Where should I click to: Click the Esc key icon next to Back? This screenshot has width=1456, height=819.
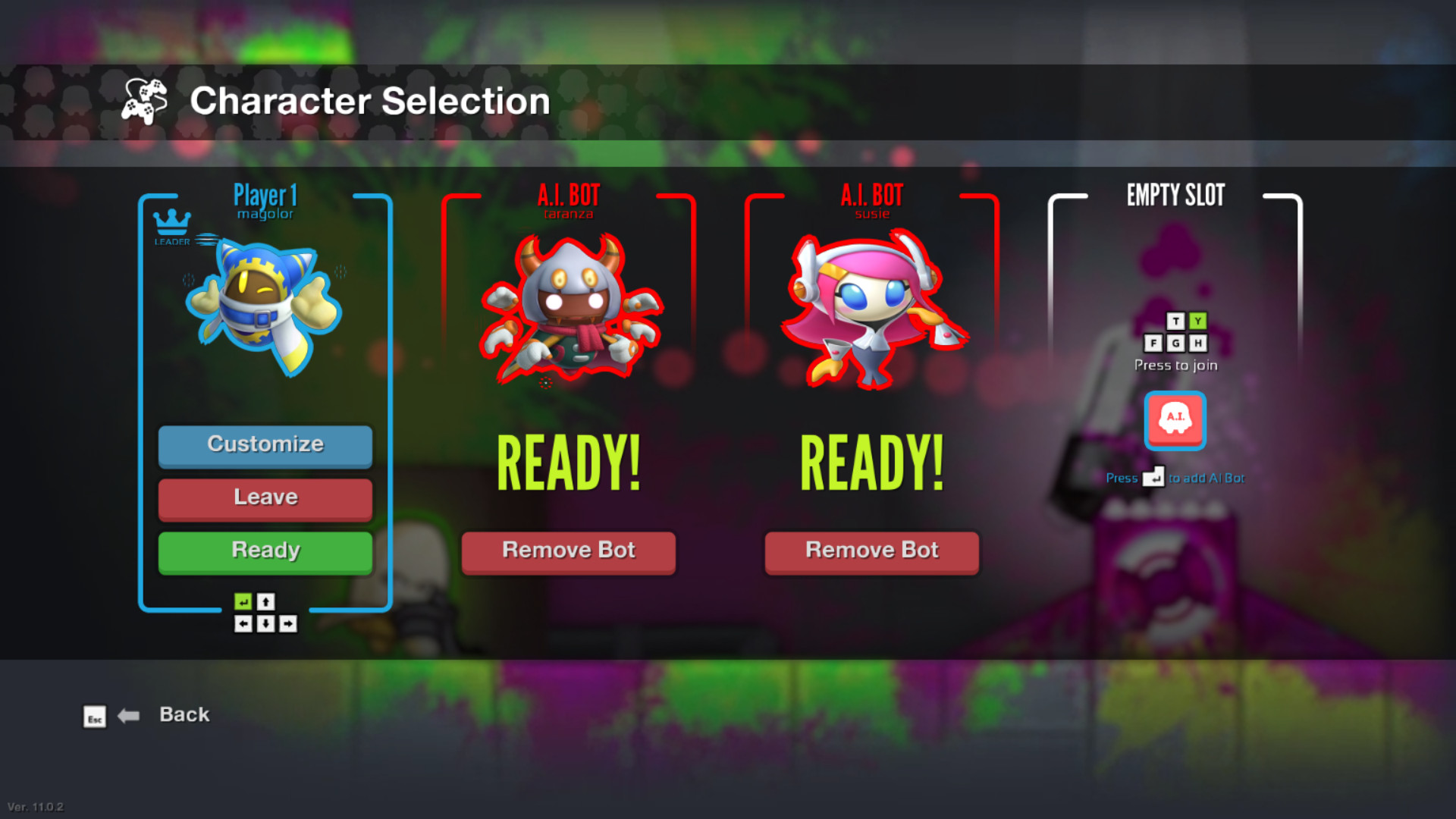tap(94, 717)
